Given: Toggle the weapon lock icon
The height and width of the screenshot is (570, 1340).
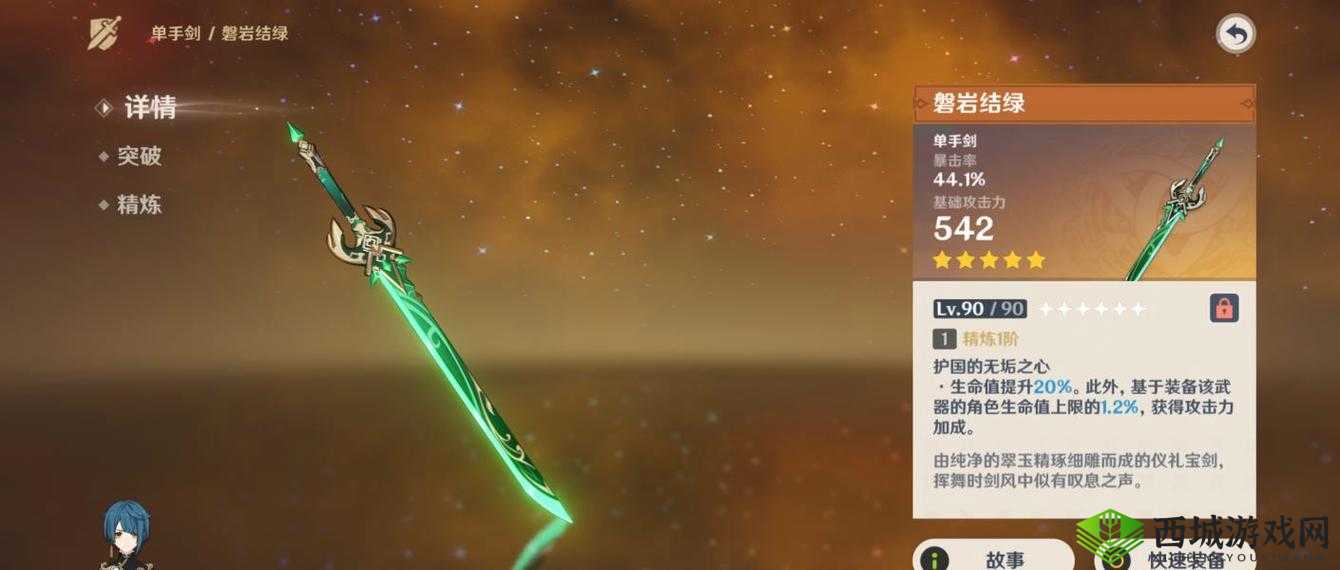Looking at the screenshot, I should (x=1223, y=308).
